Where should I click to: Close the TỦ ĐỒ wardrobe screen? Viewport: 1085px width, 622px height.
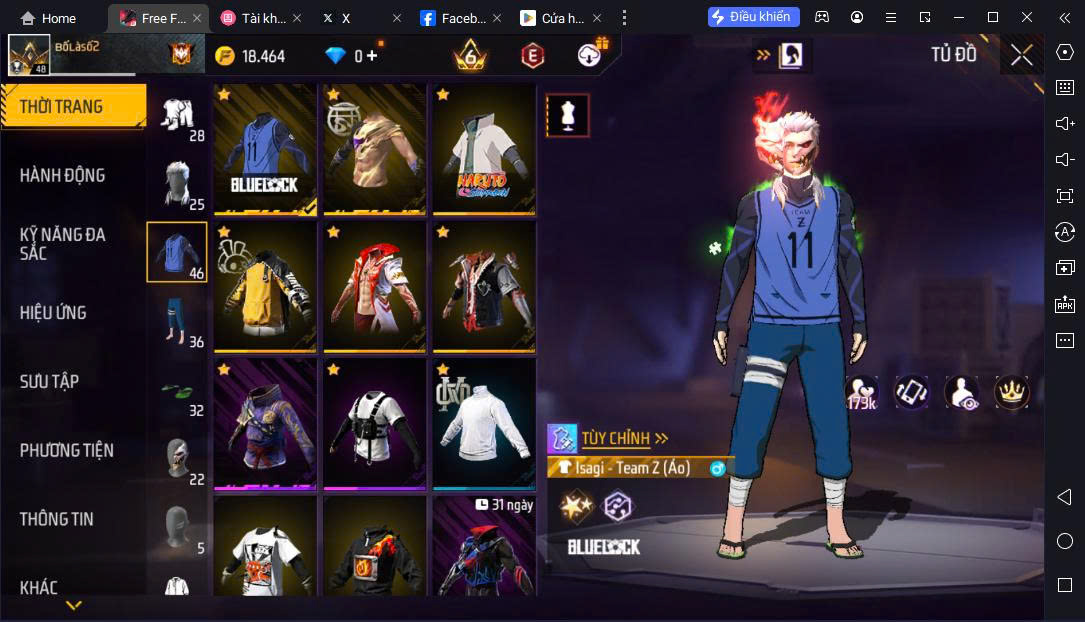coord(1021,55)
